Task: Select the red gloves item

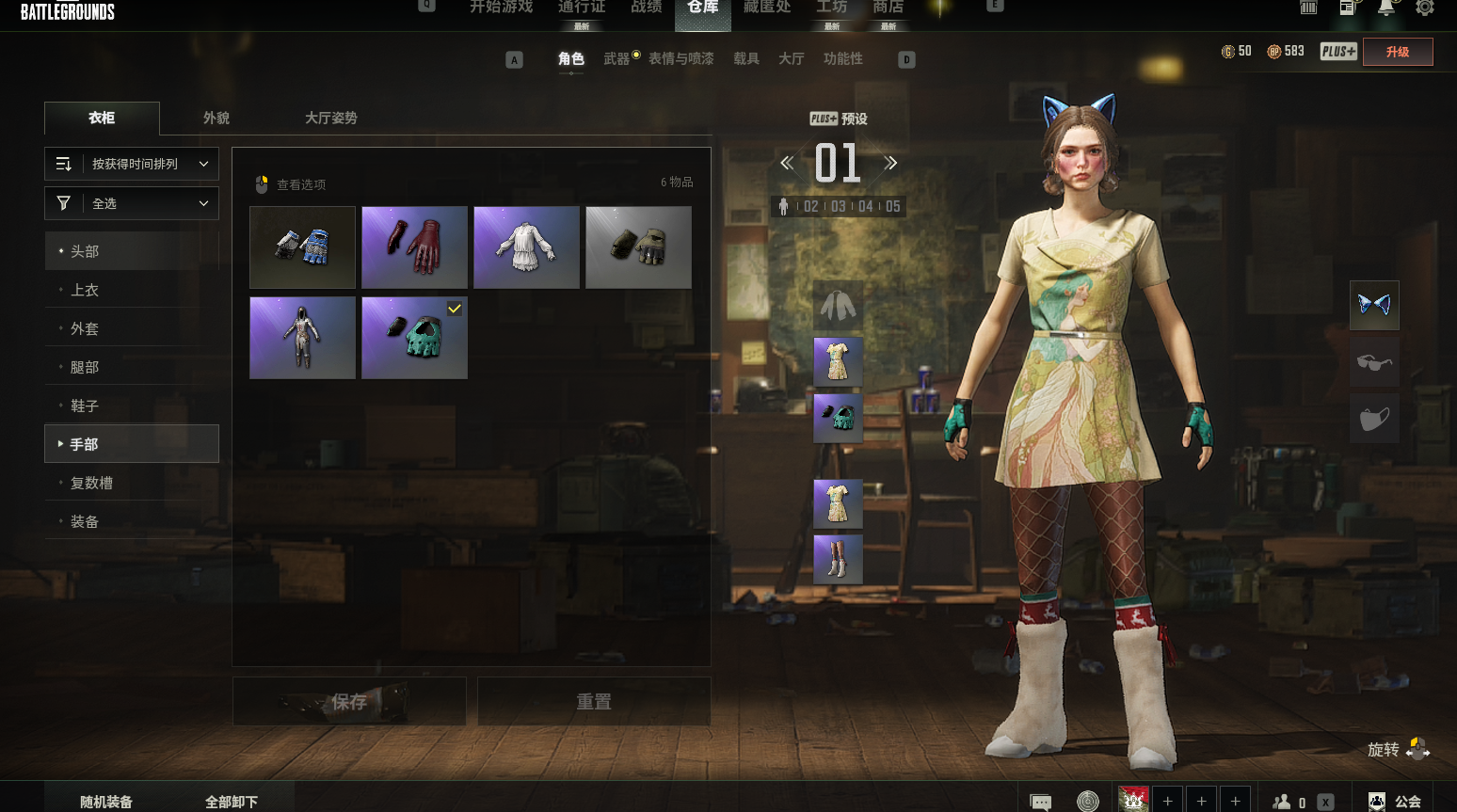Action: point(414,247)
